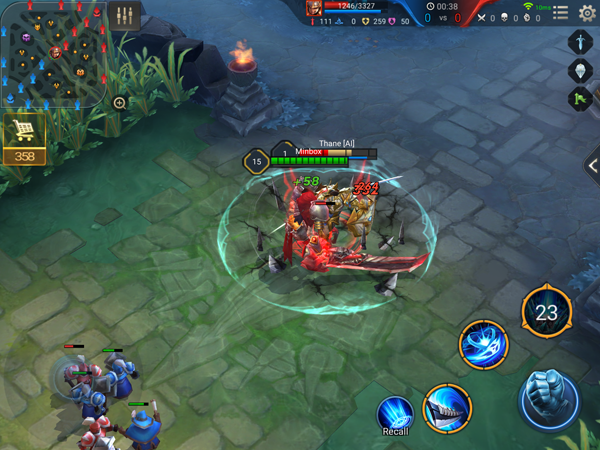Tap the white shield signal icon

click(582, 70)
